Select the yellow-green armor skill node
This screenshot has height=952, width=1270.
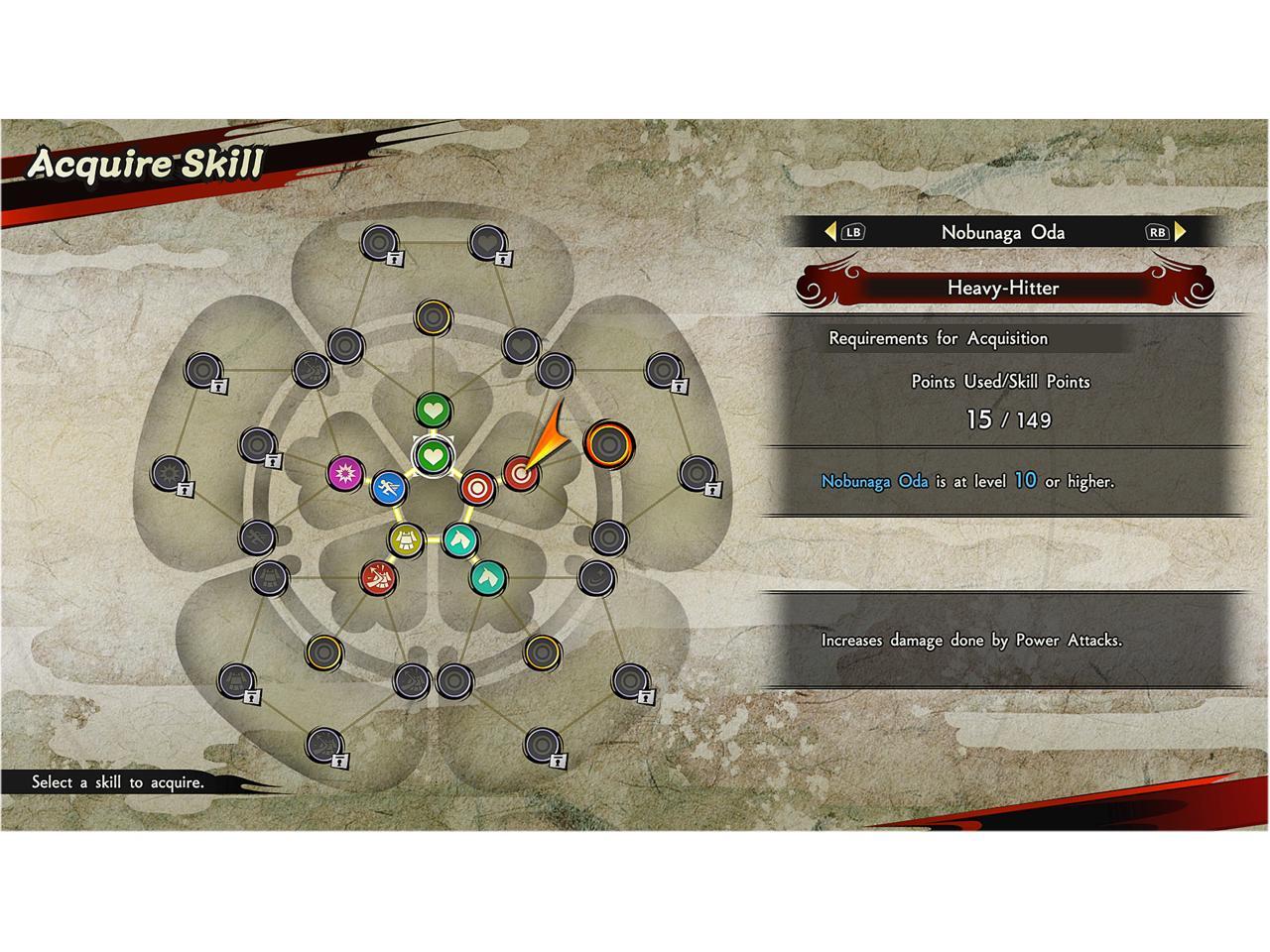point(406,539)
